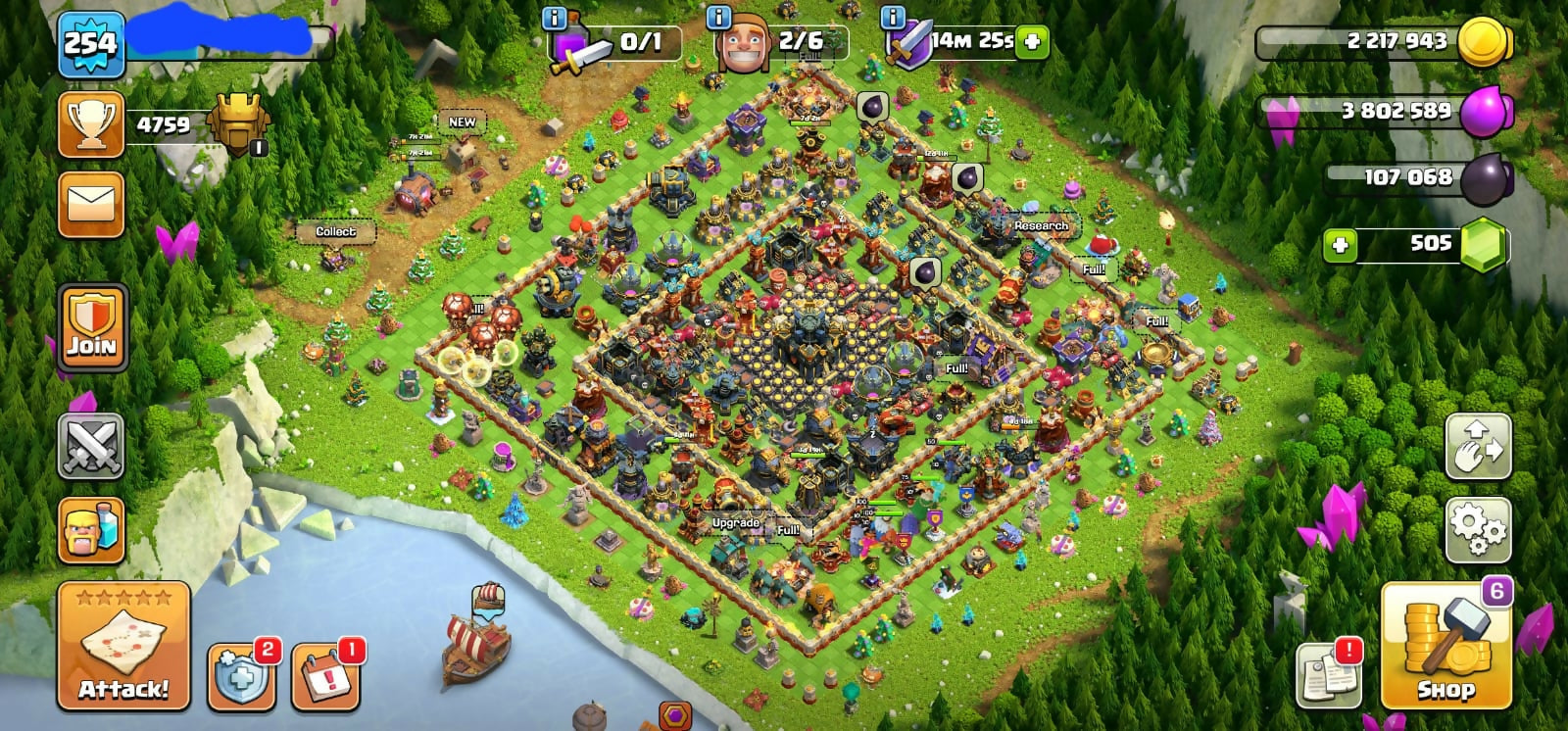Screen dimensions: 1568x731
Task: Tap the gold coin resource icon
Action: click(1482, 42)
